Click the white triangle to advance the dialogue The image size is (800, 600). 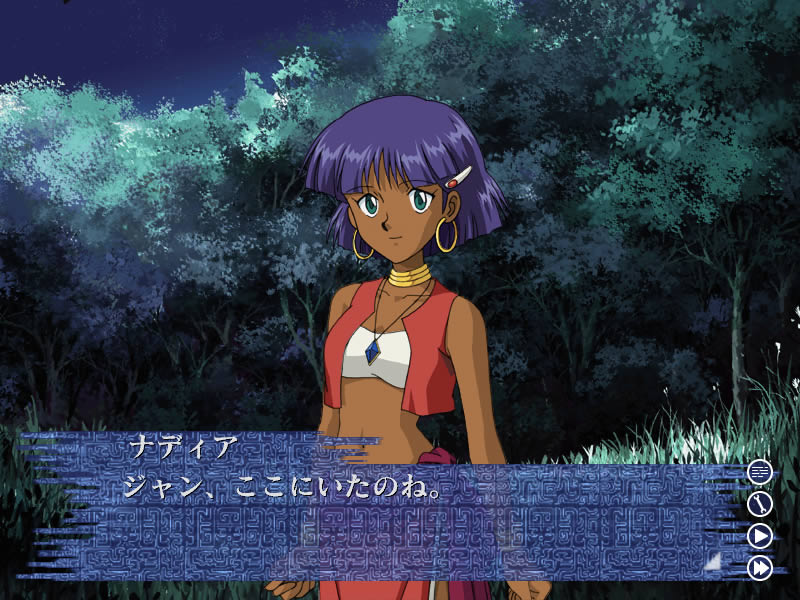(x=713, y=562)
